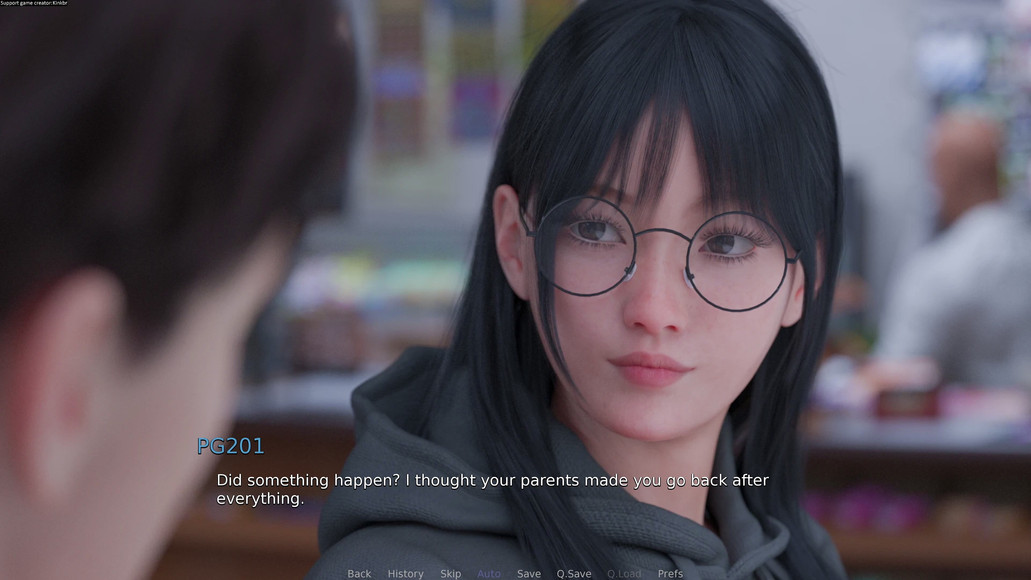Activate Skip in the quick menu
This screenshot has width=1031, height=580.
pyautogui.click(x=451, y=573)
